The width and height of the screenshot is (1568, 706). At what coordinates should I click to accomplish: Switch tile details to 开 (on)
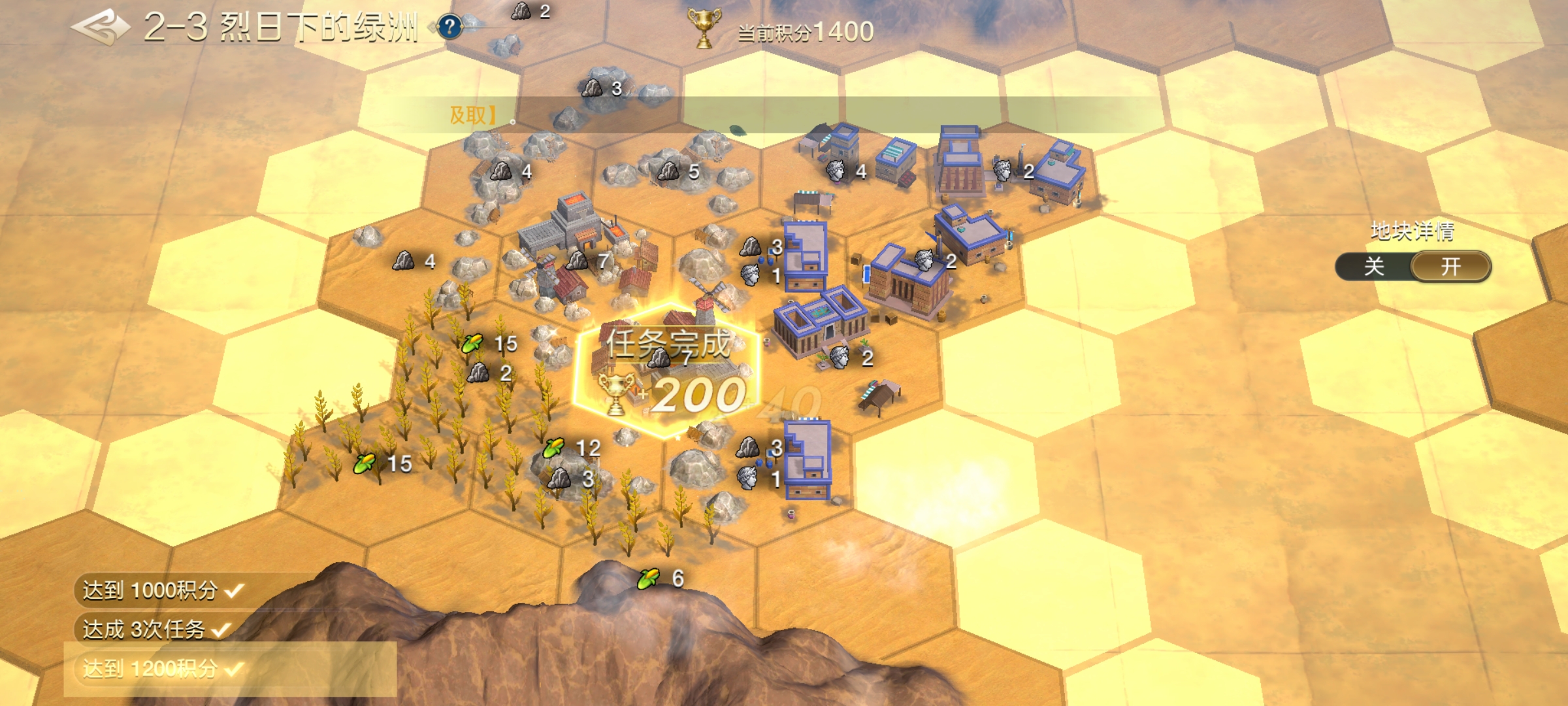pyautogui.click(x=1450, y=267)
